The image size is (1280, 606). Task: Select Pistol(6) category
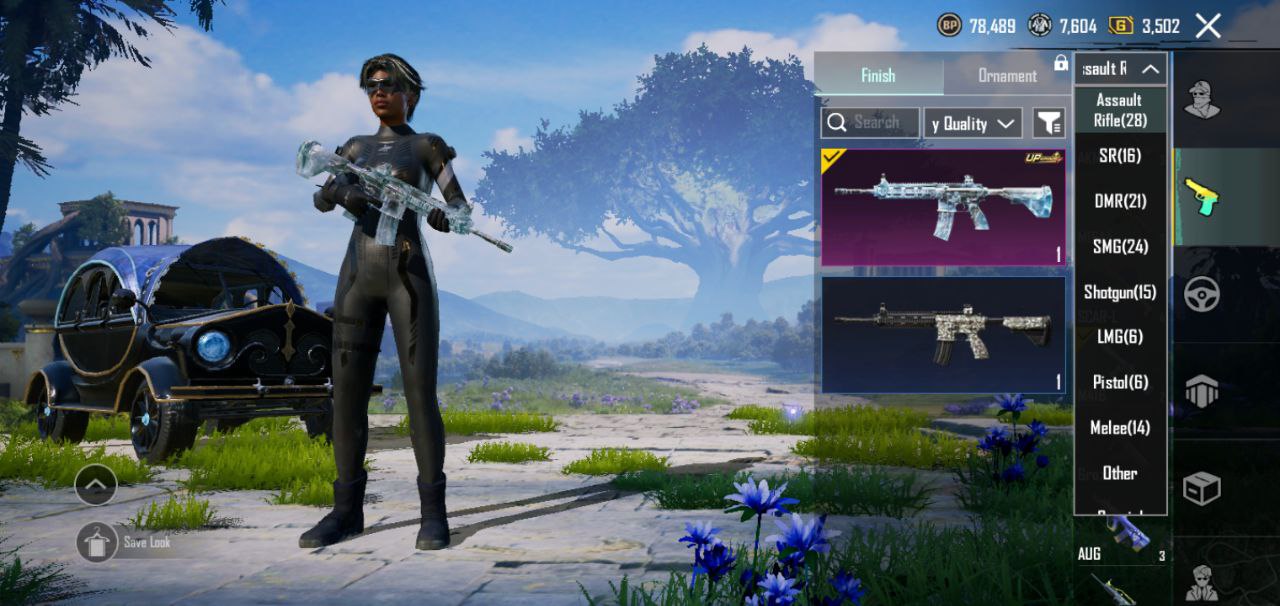(x=1120, y=382)
